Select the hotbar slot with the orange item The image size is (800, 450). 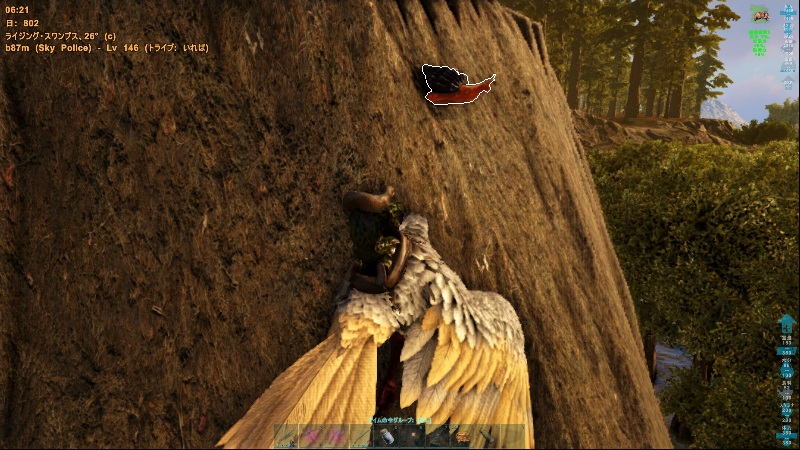click(x=463, y=437)
